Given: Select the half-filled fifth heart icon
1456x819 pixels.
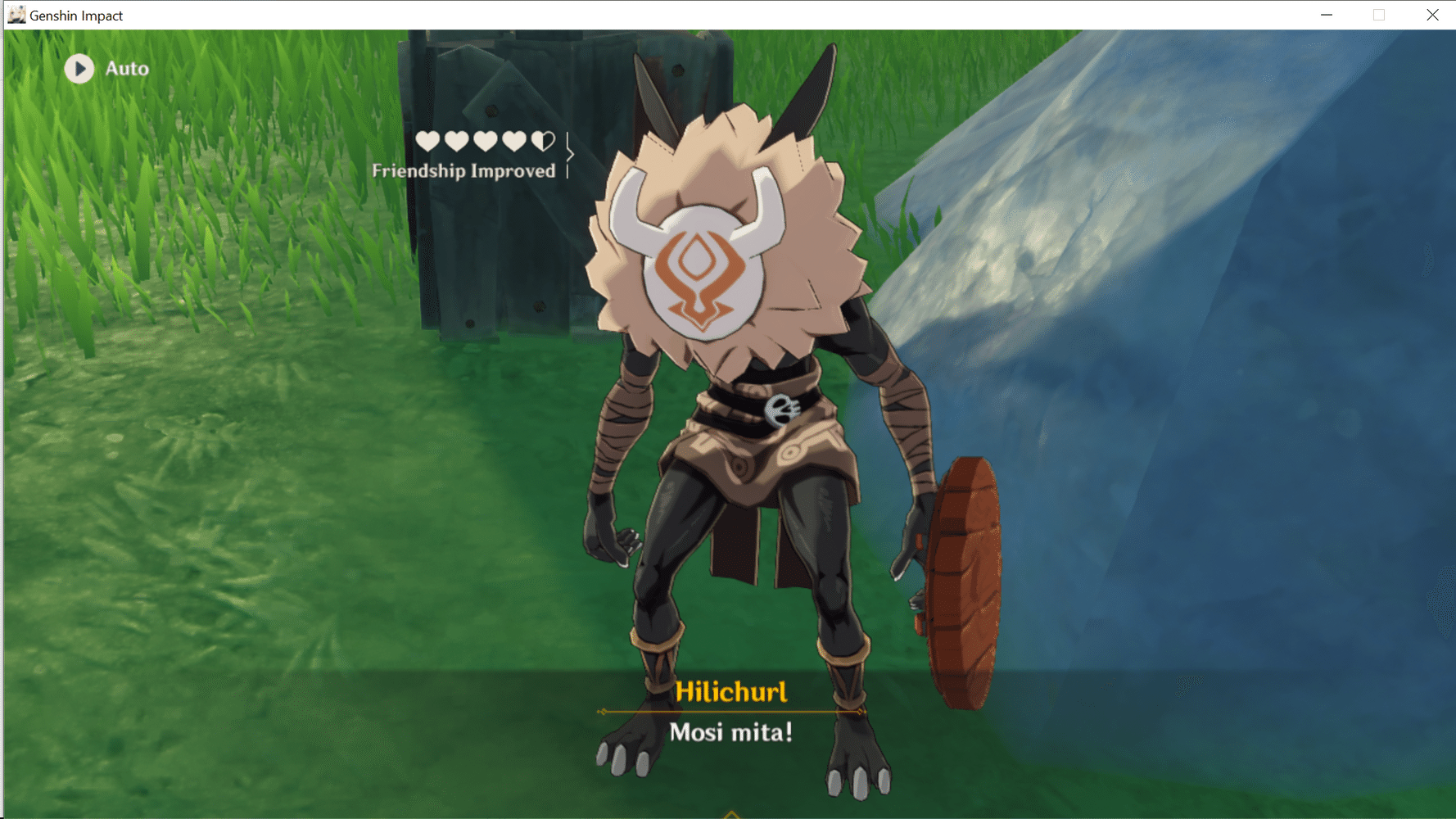Looking at the screenshot, I should (543, 141).
